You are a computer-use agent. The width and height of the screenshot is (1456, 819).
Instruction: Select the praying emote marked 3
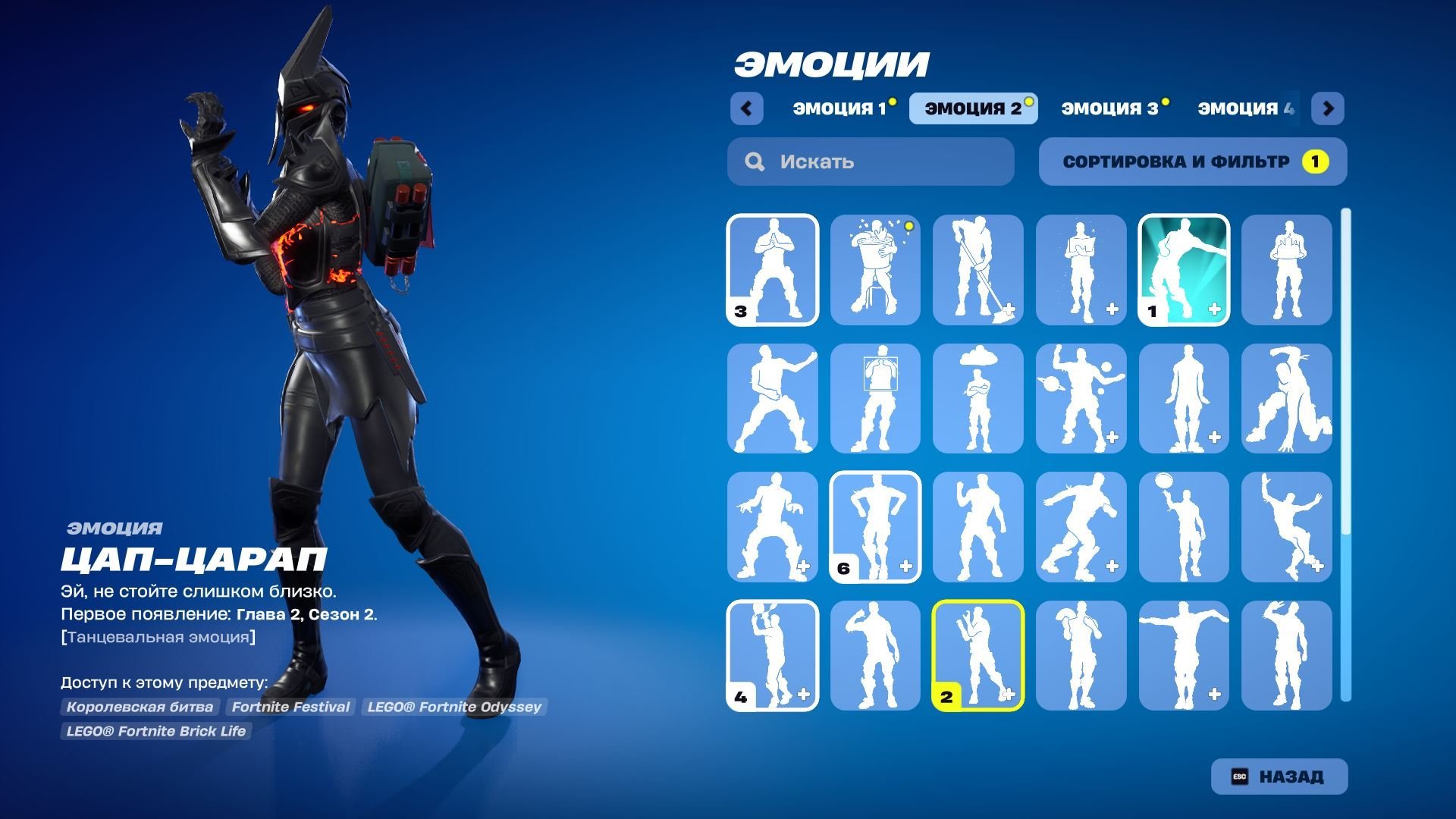(x=771, y=270)
